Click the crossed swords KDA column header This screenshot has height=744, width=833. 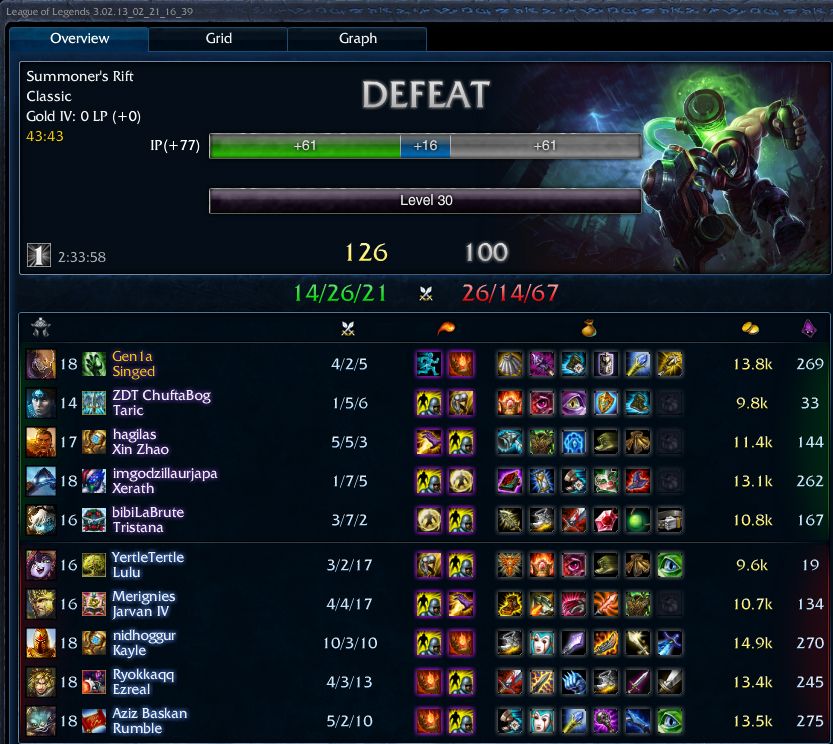click(348, 328)
